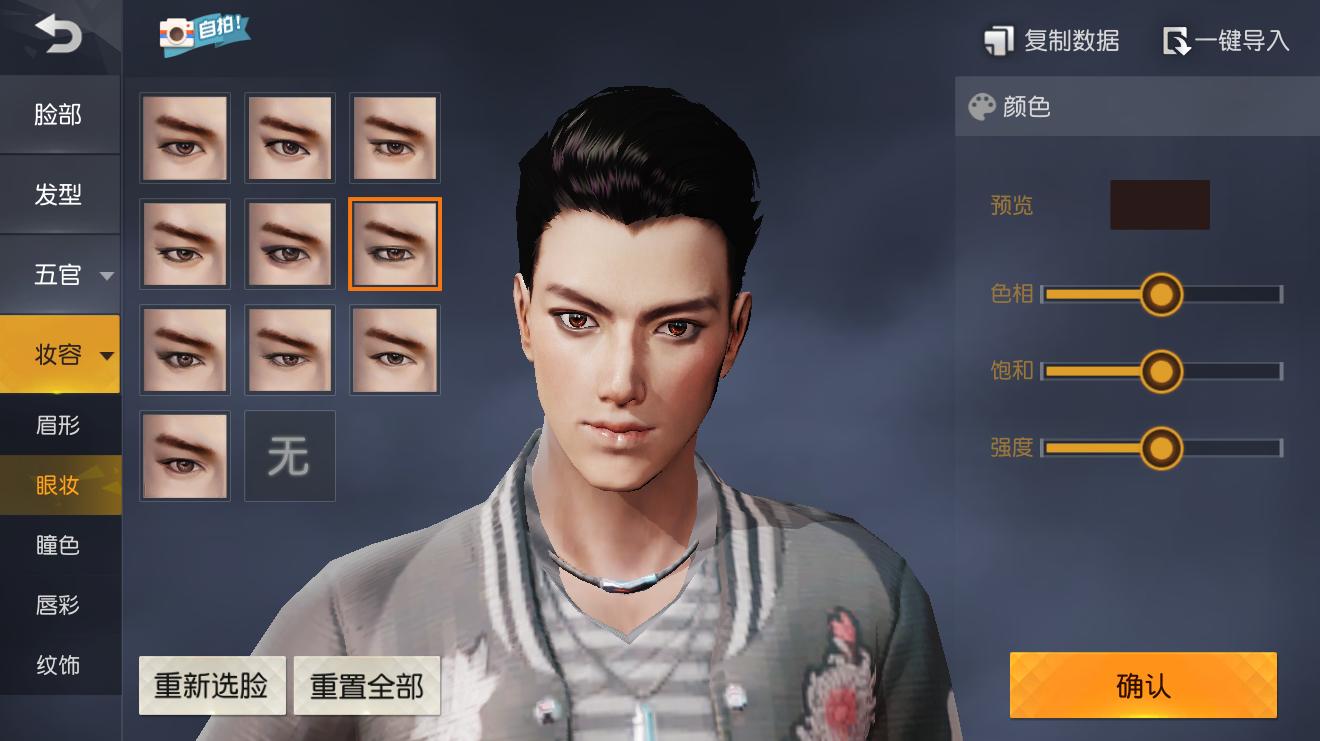Click the 复制数据 copy data button
This screenshot has height=741, width=1320.
[x=1052, y=41]
